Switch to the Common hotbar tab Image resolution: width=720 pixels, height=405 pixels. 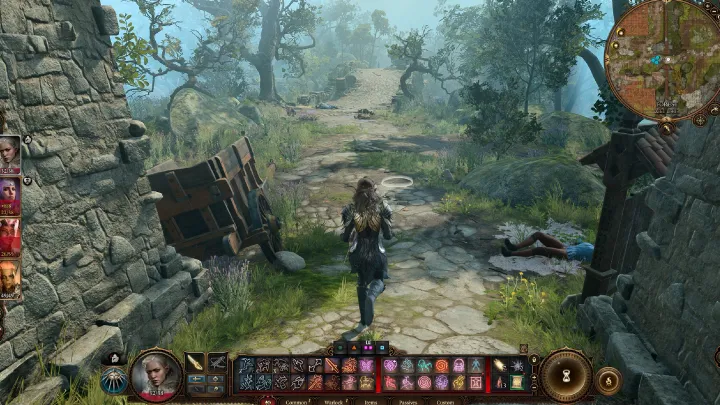click(297, 401)
